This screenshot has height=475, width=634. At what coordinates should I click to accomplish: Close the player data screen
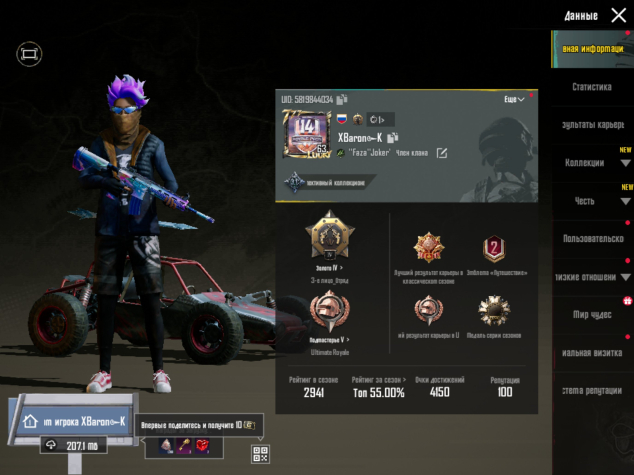coord(617,15)
